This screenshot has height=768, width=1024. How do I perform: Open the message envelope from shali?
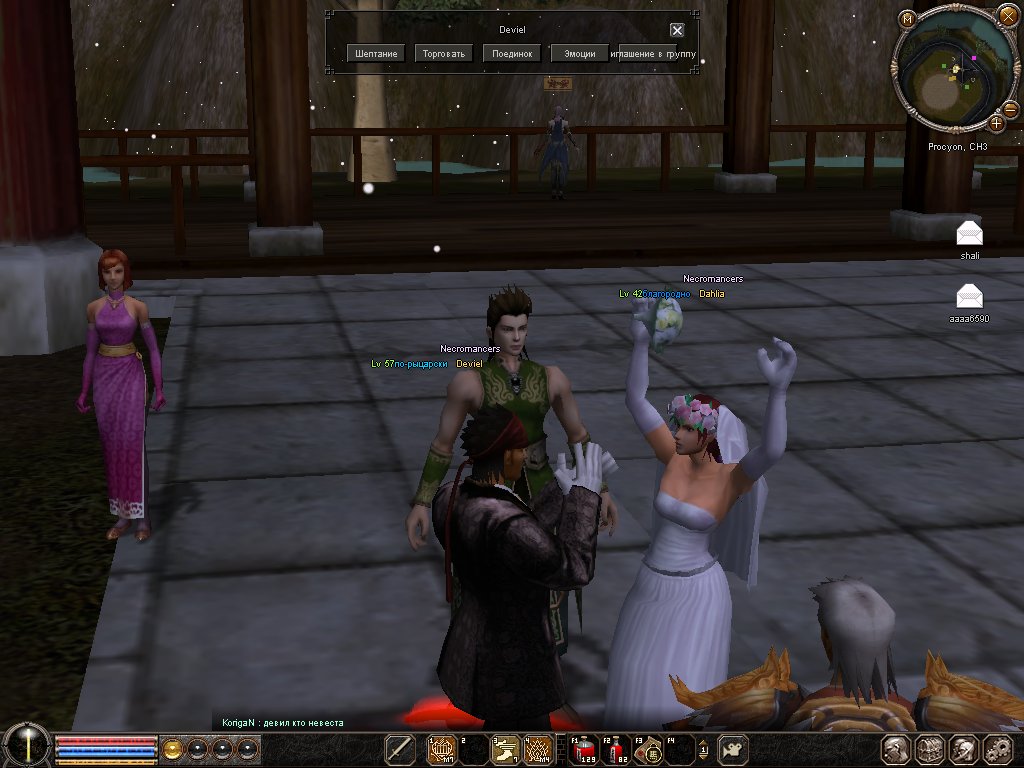[969, 233]
